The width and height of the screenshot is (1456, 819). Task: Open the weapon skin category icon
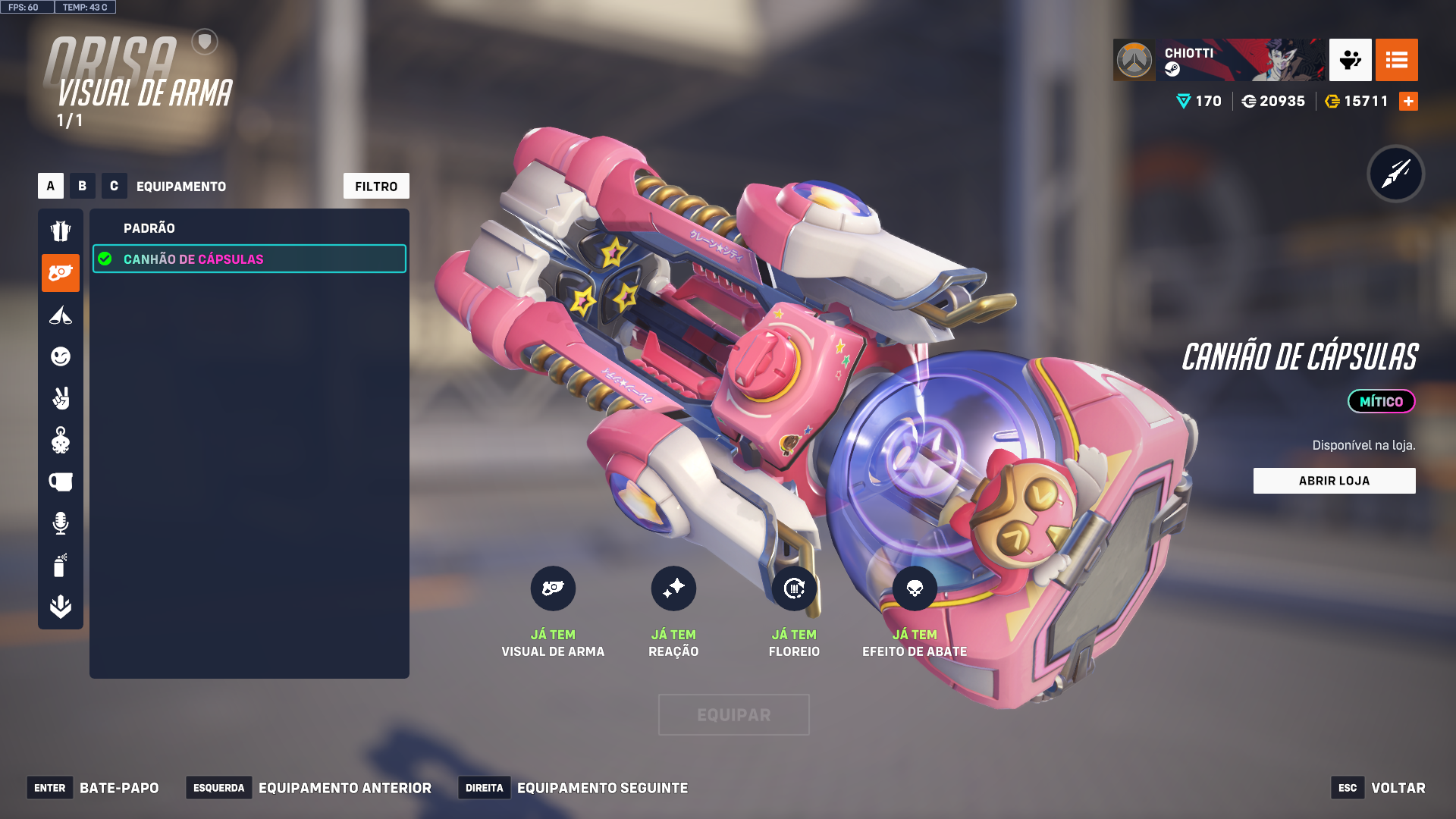click(x=61, y=273)
